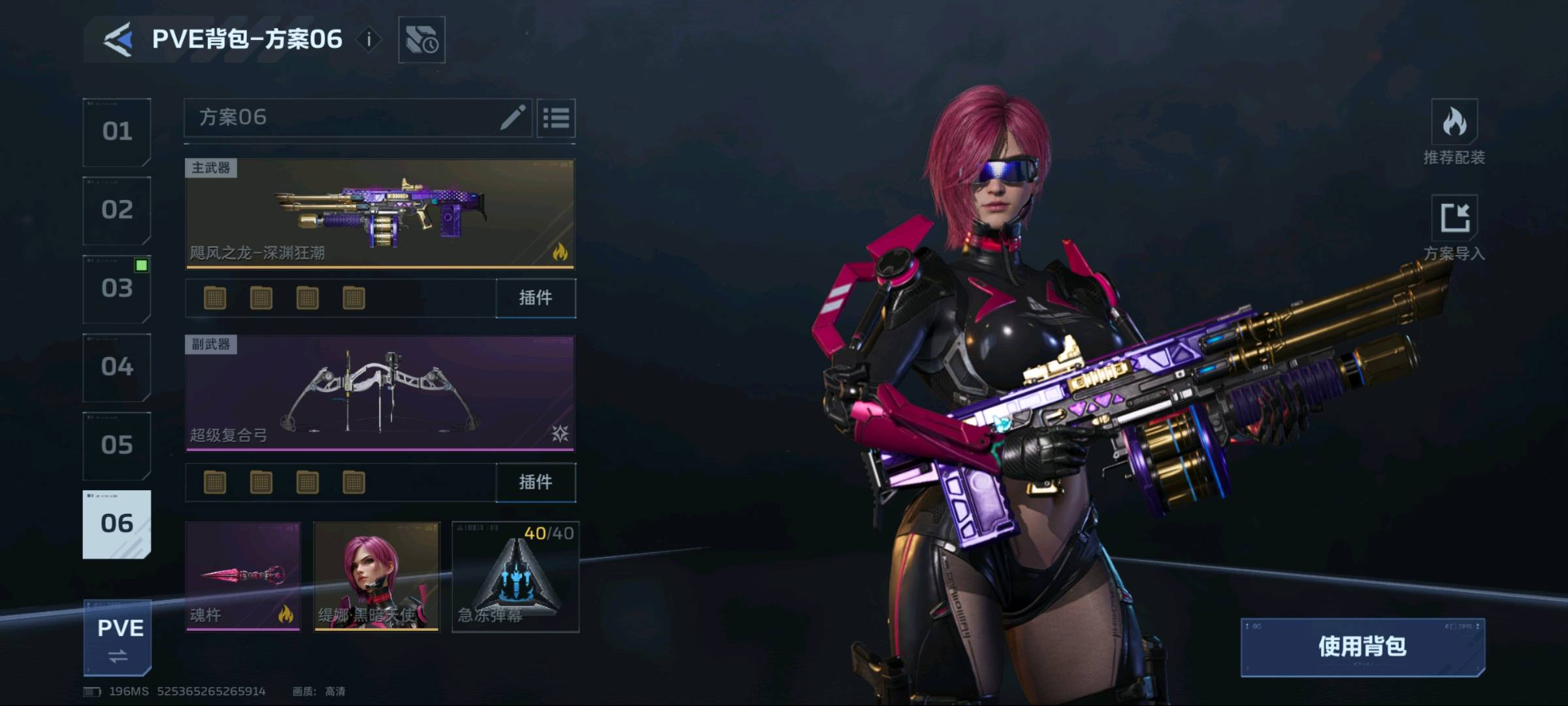The image size is (1568, 706).
Task: Edit the 方案06 loadout name with the pencil
Action: [x=513, y=118]
